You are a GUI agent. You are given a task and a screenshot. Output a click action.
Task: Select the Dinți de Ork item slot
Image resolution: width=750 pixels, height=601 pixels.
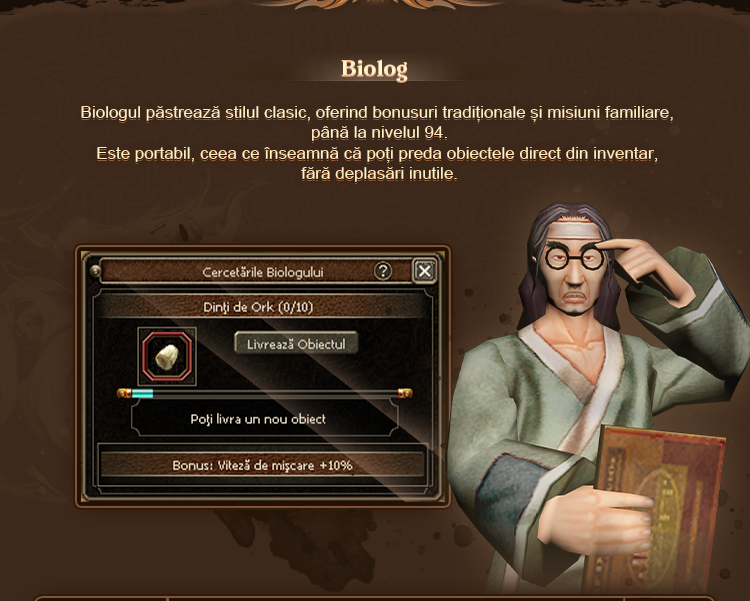167,354
